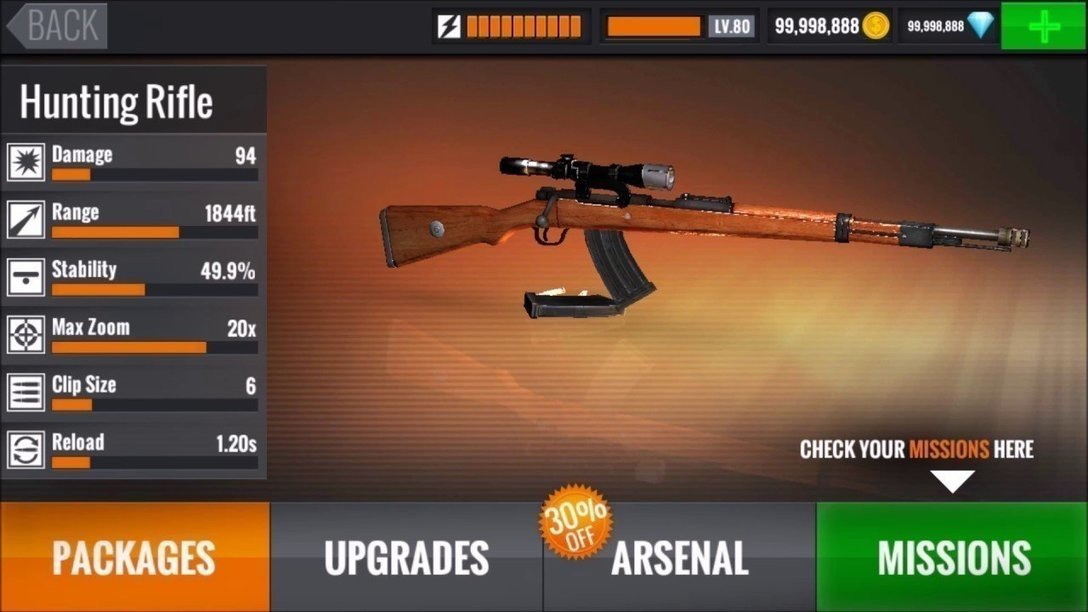
Task: Switch to the UPGRADES tab
Action: pyautogui.click(x=406, y=557)
